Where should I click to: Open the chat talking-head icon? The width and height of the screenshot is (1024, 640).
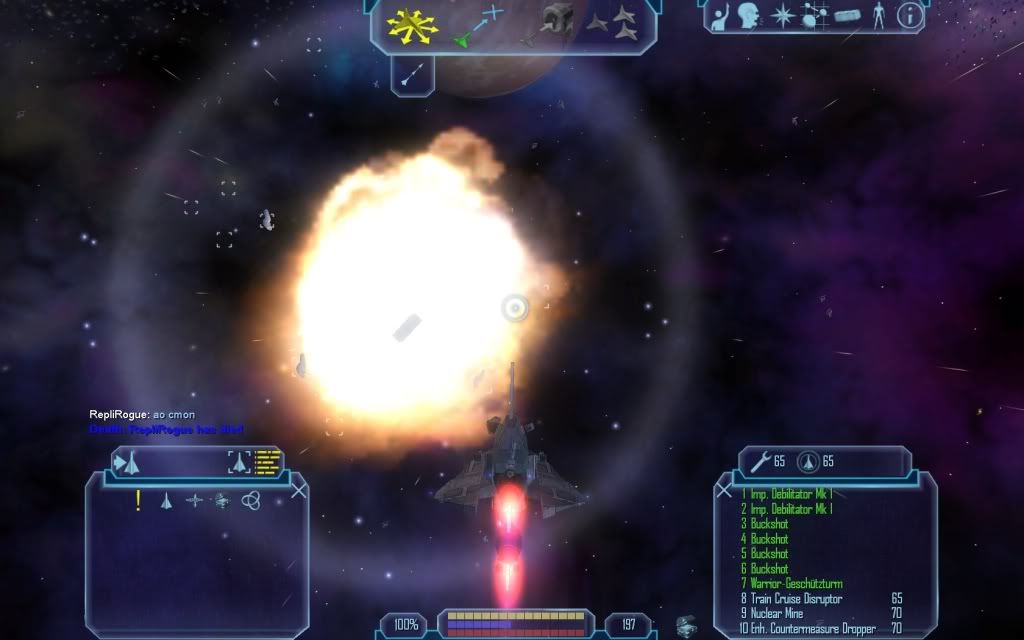[749, 15]
